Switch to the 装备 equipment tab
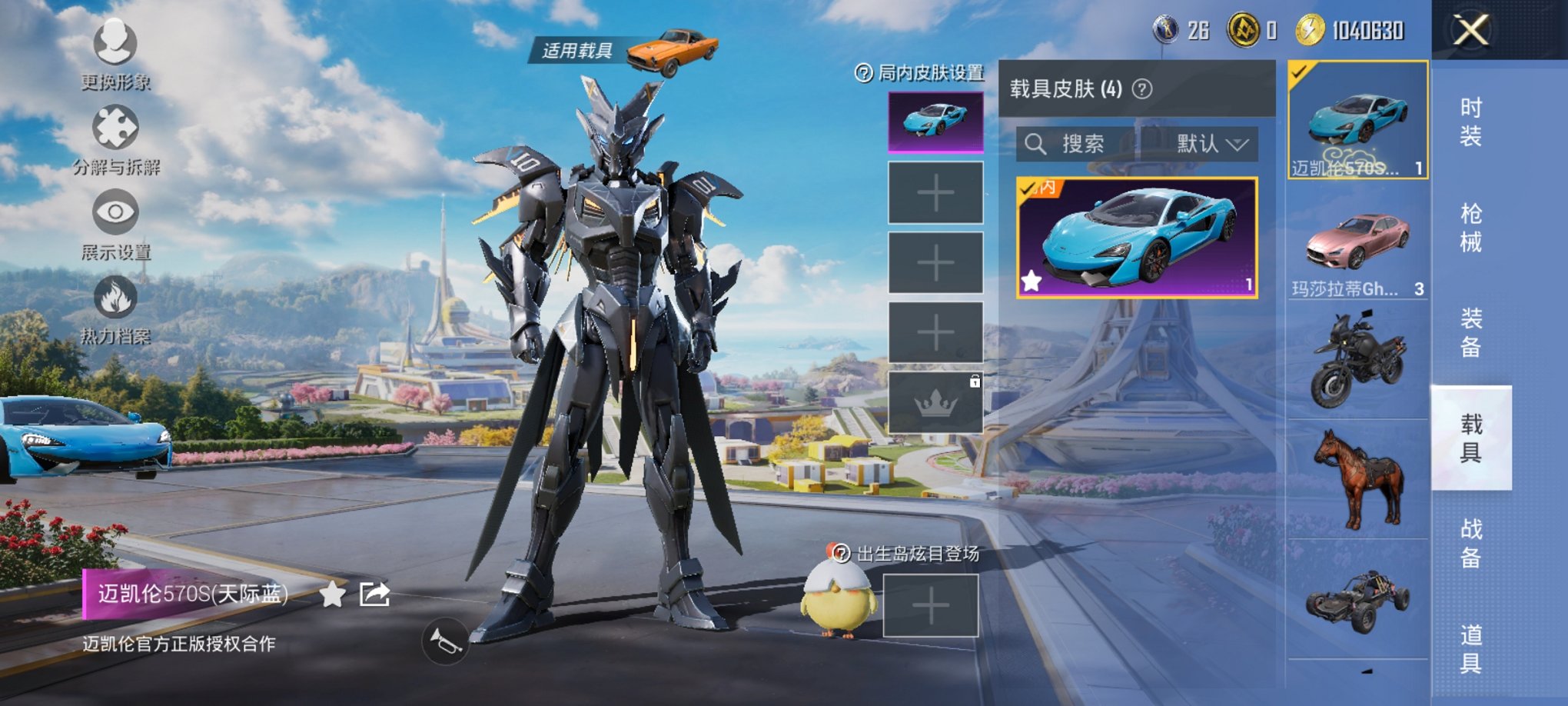The height and width of the screenshot is (706, 1568). coord(1470,333)
